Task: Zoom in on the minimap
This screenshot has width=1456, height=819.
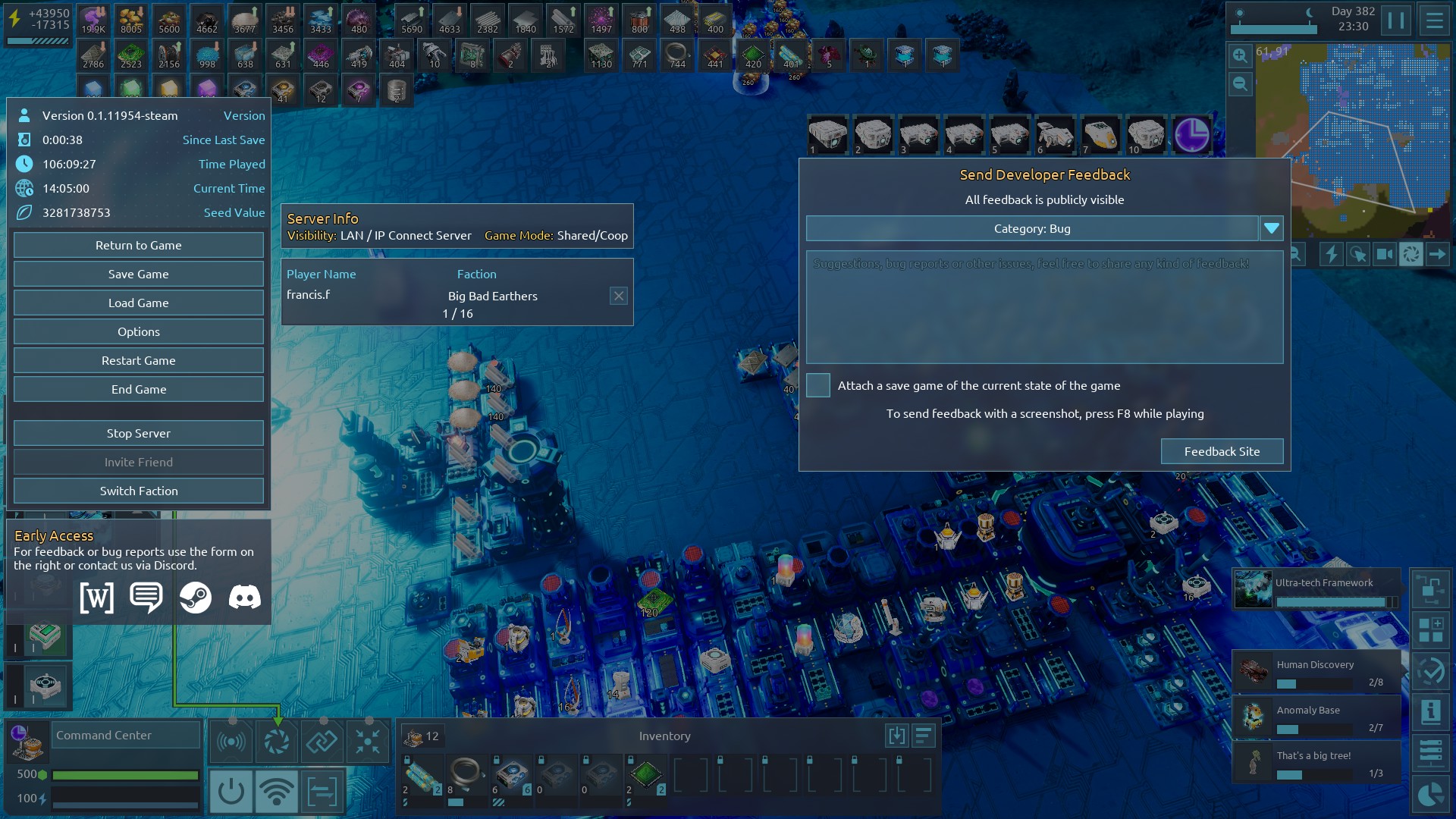Action: [1240, 55]
